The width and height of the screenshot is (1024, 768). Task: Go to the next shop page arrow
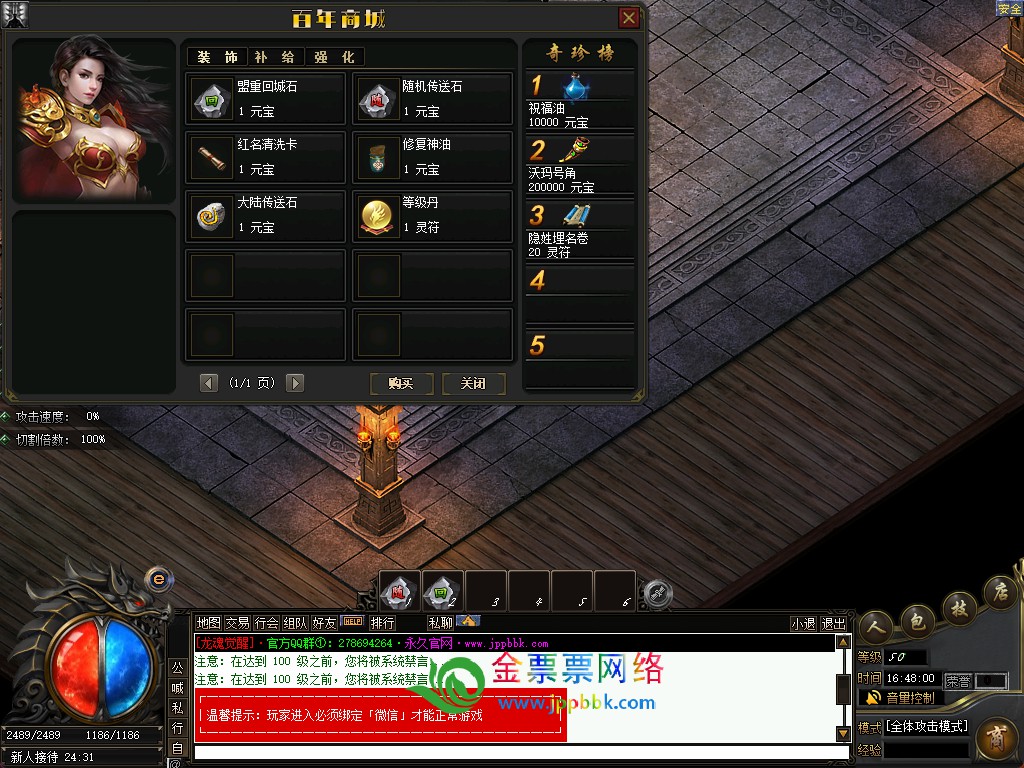(x=295, y=383)
